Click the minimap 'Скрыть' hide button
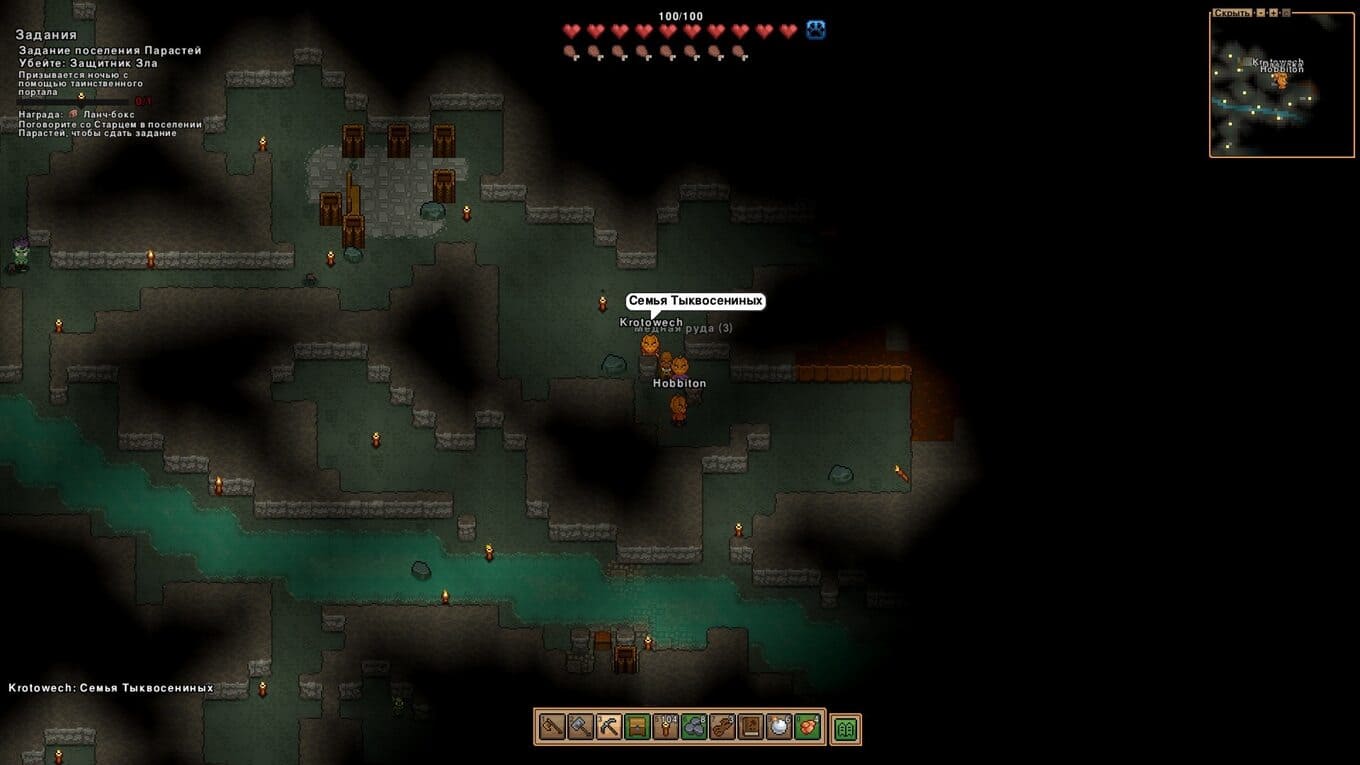The image size is (1360, 765). tap(1232, 13)
